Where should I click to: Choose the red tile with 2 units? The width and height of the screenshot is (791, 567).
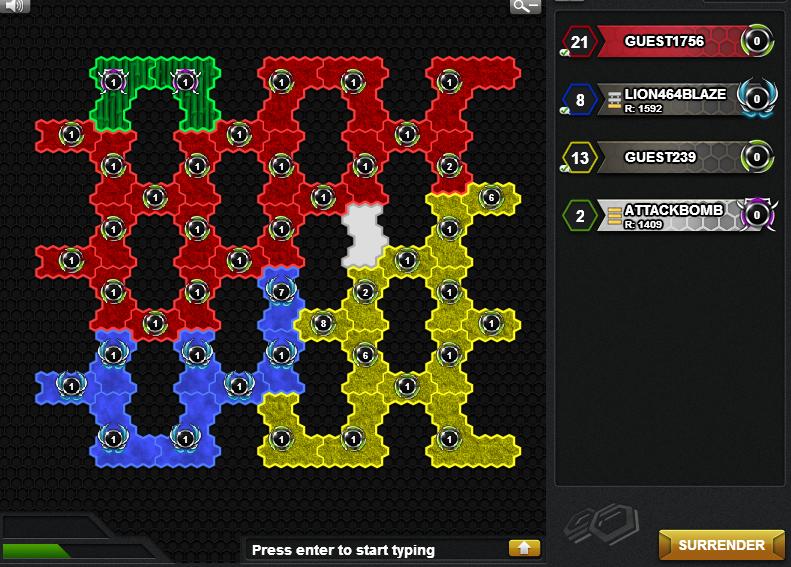point(449,166)
